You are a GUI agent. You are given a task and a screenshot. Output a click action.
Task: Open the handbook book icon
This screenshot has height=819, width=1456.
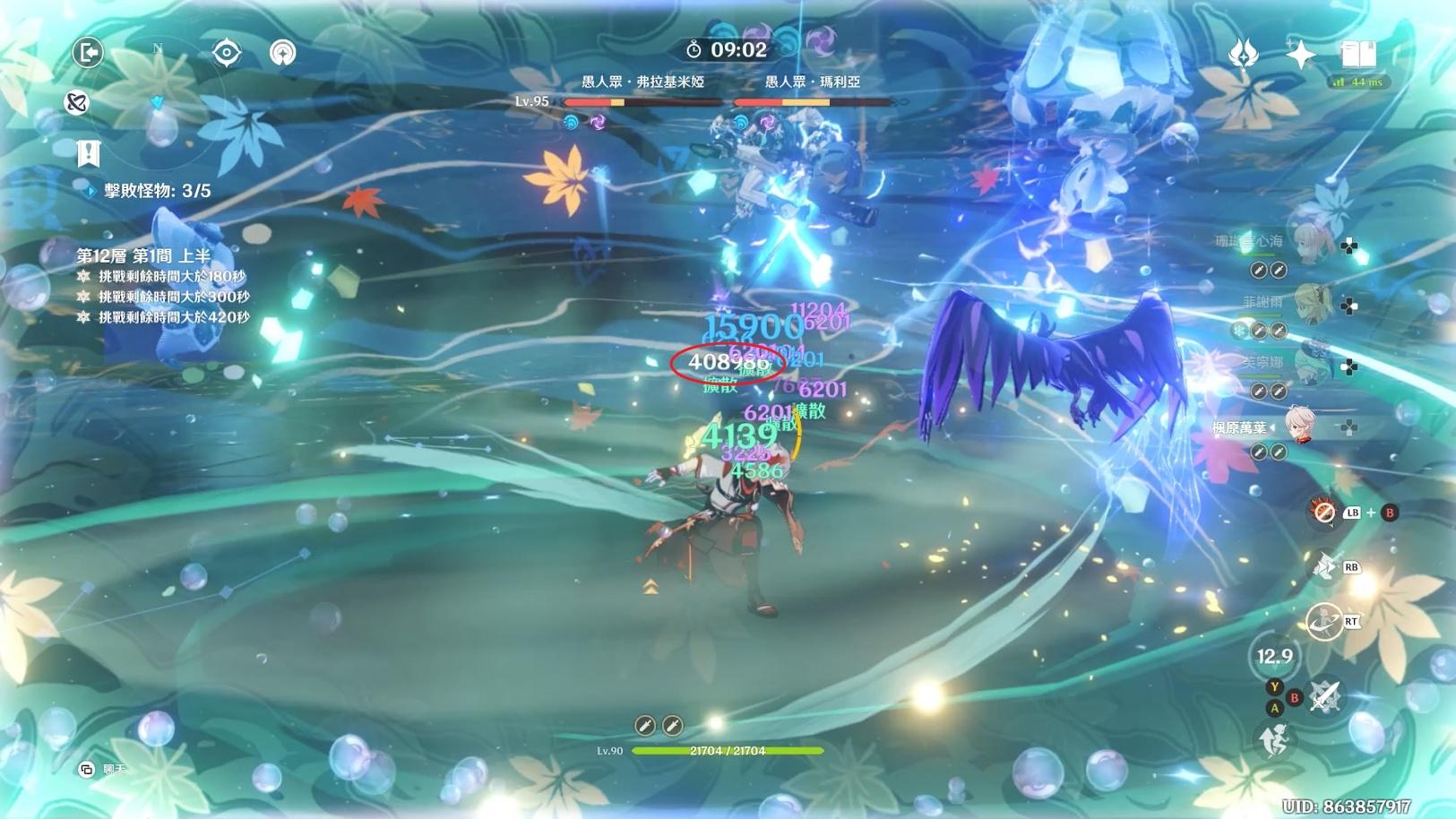pos(1358,55)
